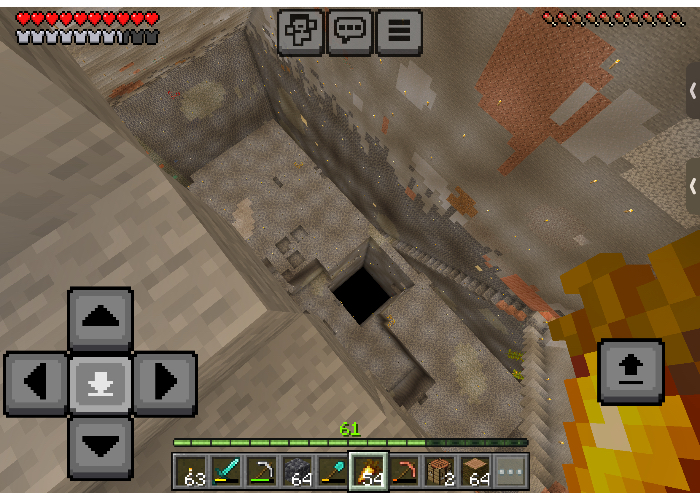Equip the diamond shovel from the hotbar
Screen dimensions: 700x500
coord(333,471)
